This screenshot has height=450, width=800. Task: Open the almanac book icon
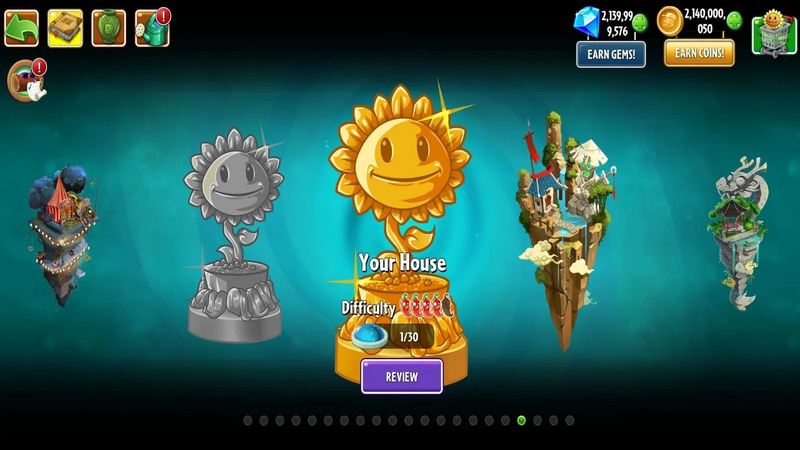tap(65, 28)
